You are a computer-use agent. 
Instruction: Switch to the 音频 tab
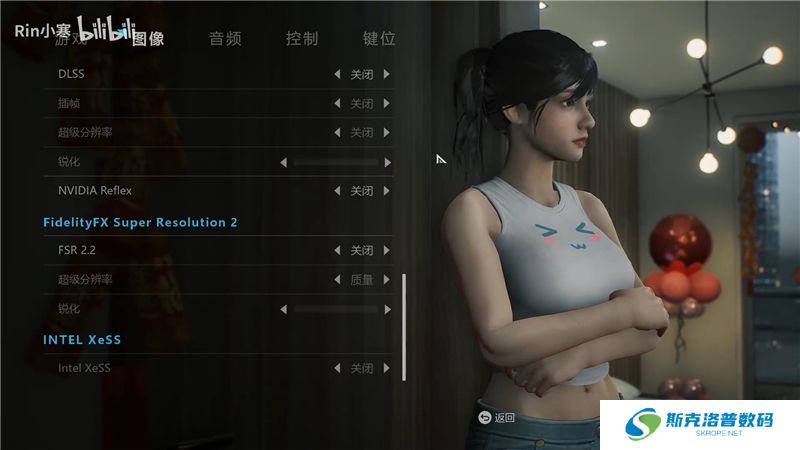225,39
